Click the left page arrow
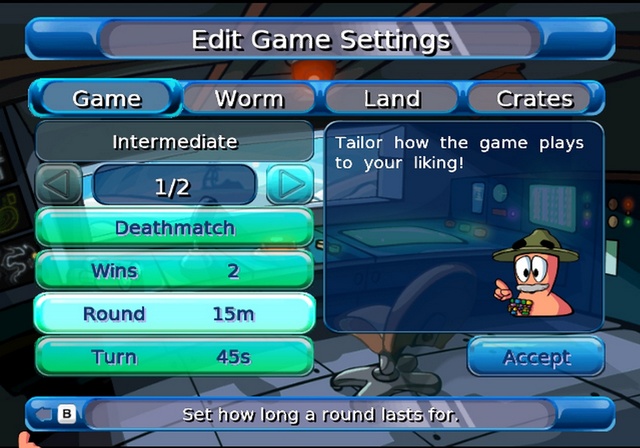This screenshot has width=640, height=448. pyautogui.click(x=61, y=185)
